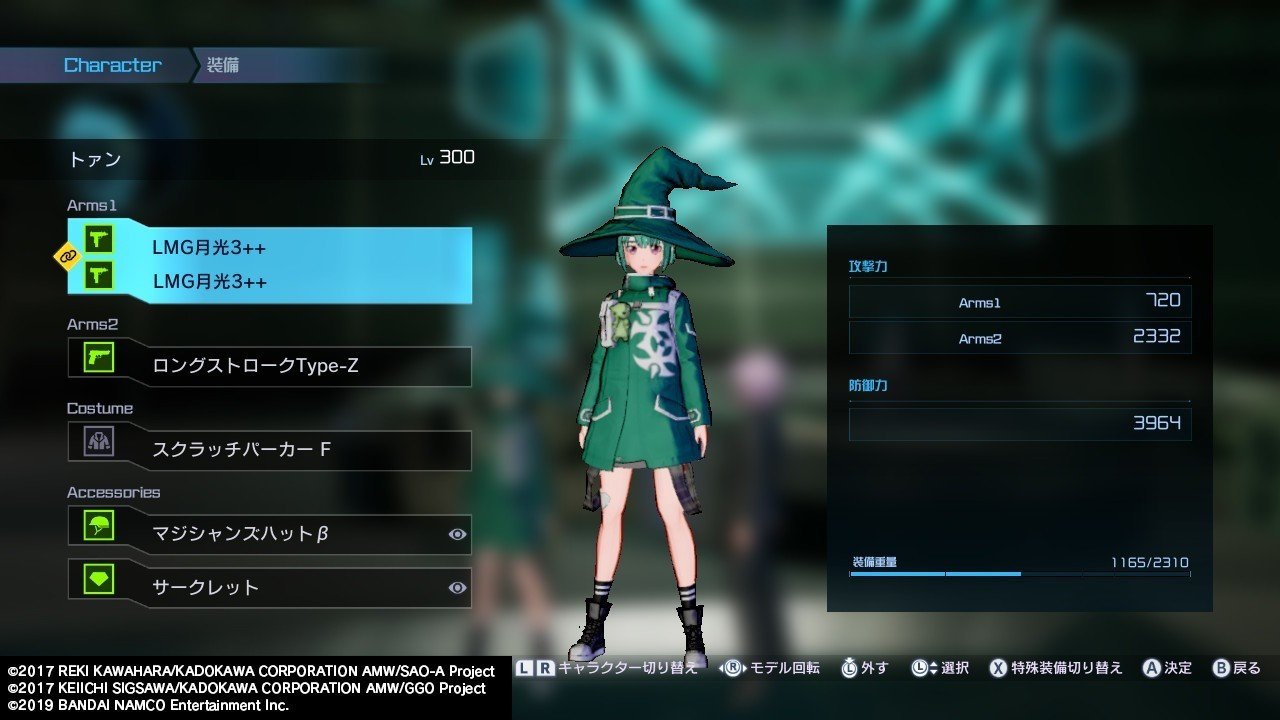Image resolution: width=1280 pixels, height=720 pixels.
Task: Click the 装備 breadcrumb tab
Action: [223, 66]
